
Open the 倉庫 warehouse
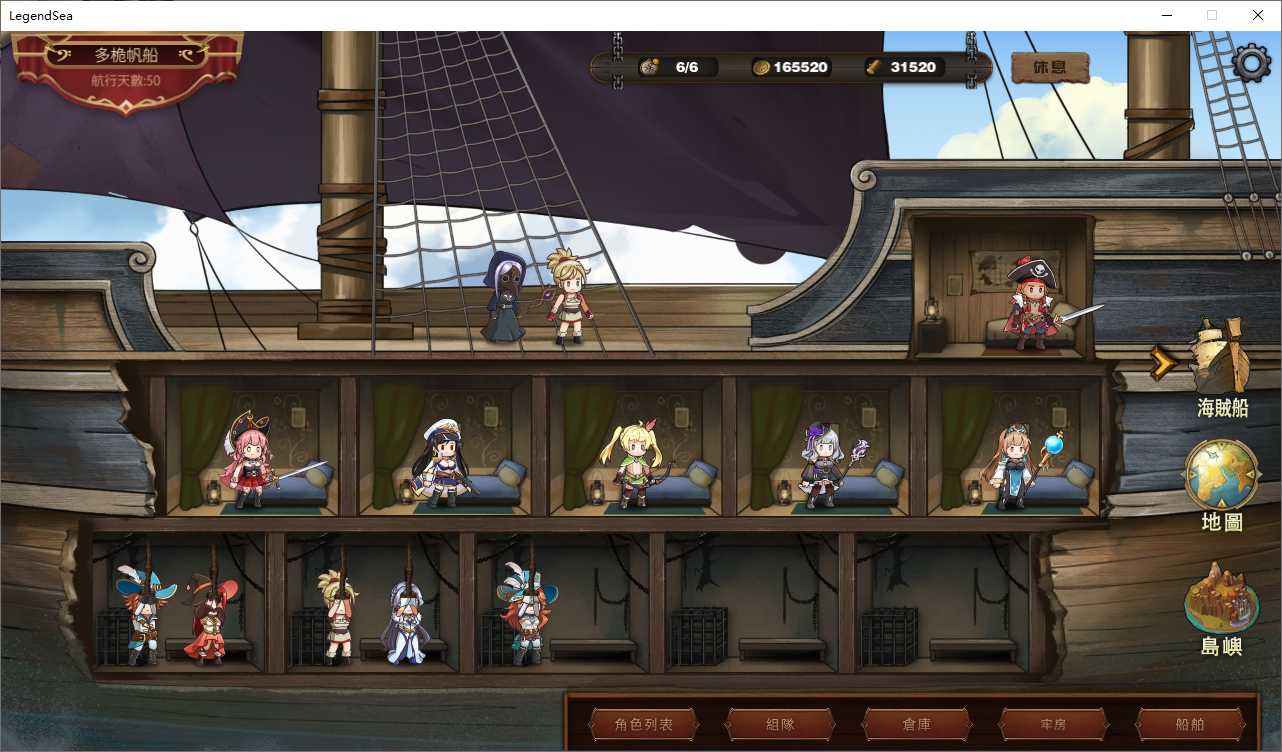click(916, 724)
